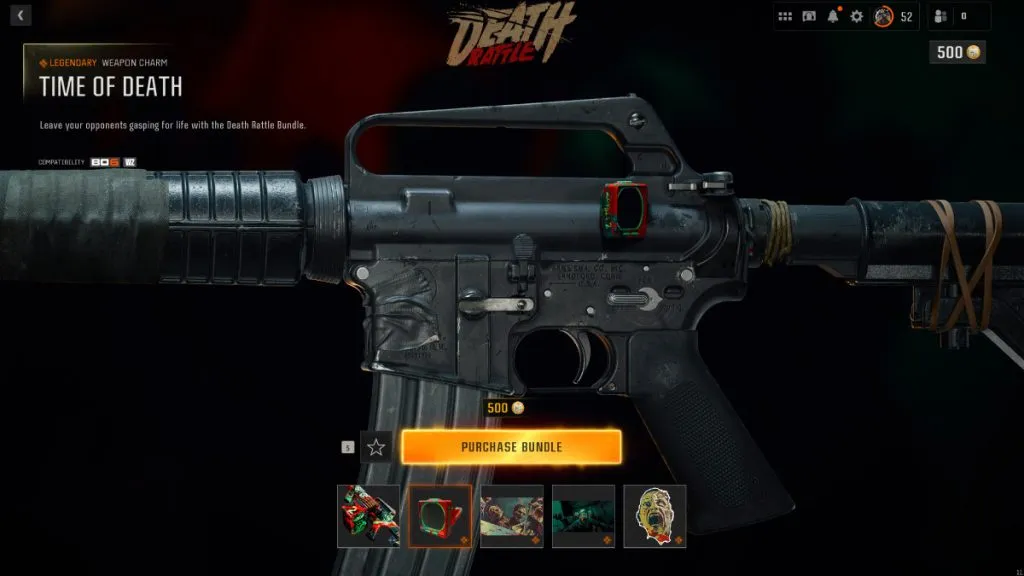Select the Time of Death charm thumbnail
This screenshot has width=1024, height=576.
[440, 516]
